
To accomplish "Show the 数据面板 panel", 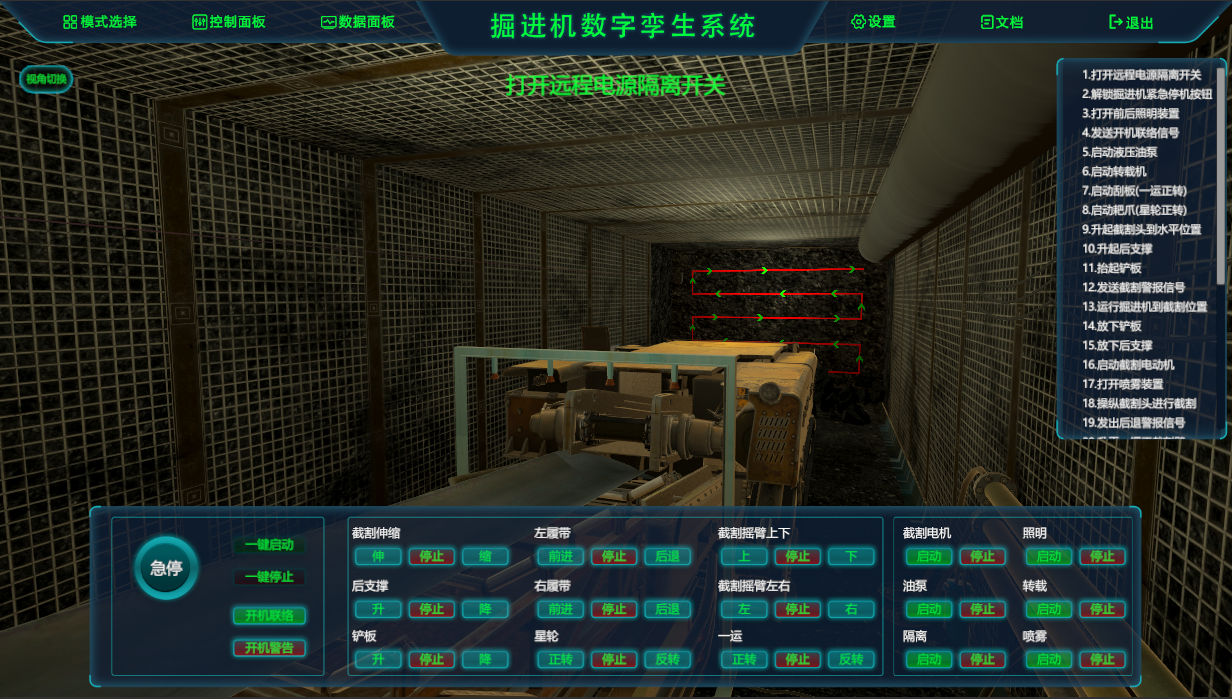I will click(x=358, y=22).
